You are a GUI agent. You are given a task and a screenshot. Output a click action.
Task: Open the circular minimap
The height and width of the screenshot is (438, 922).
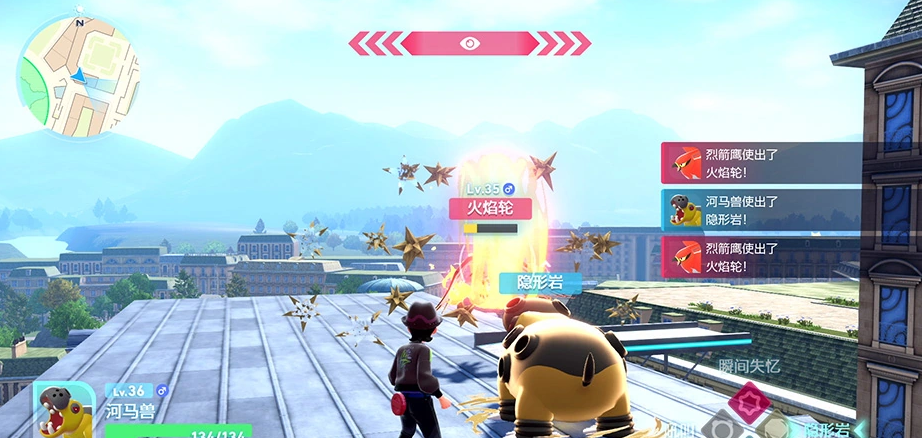click(x=77, y=76)
